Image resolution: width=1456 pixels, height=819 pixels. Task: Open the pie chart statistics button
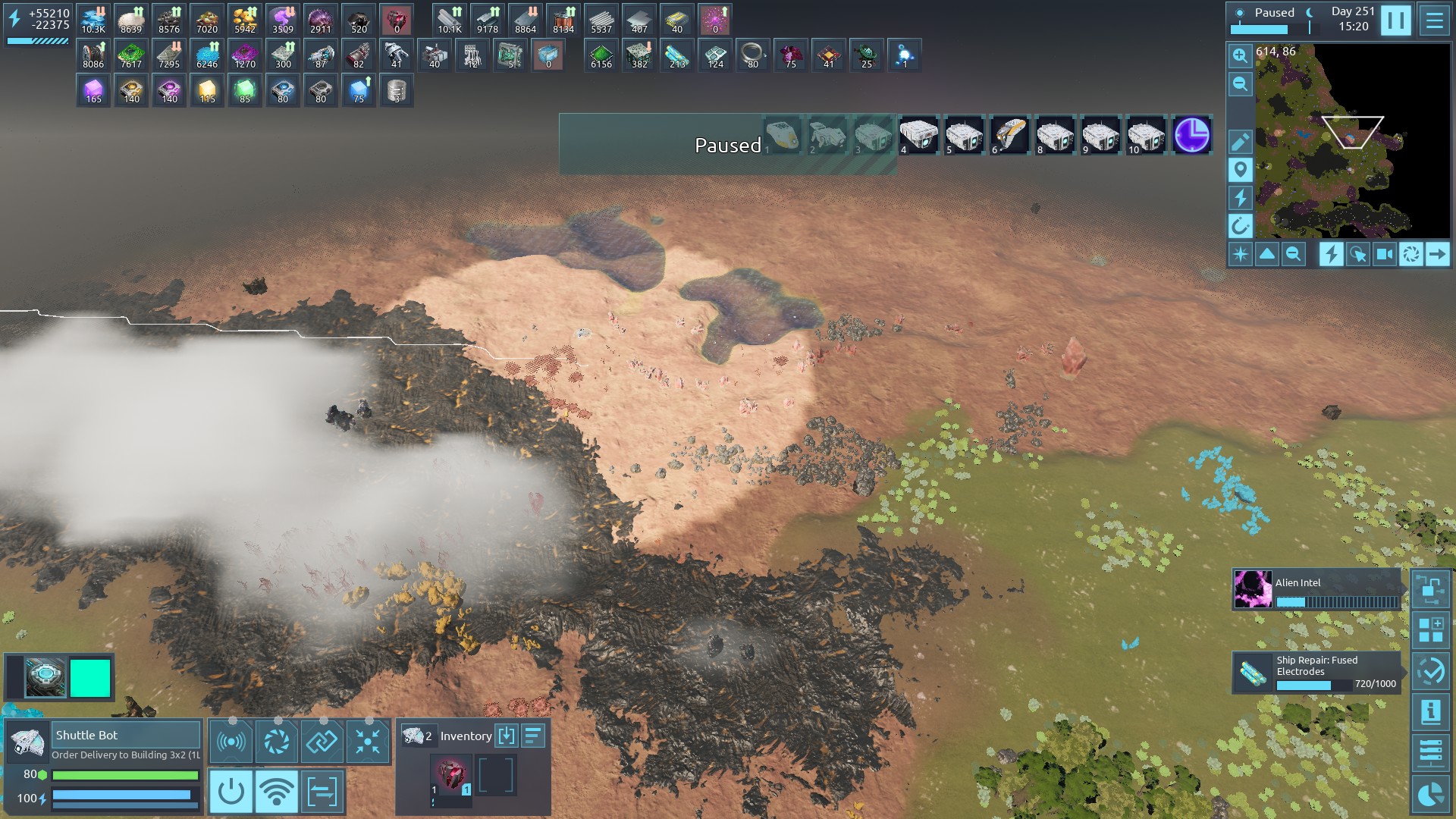1431,794
